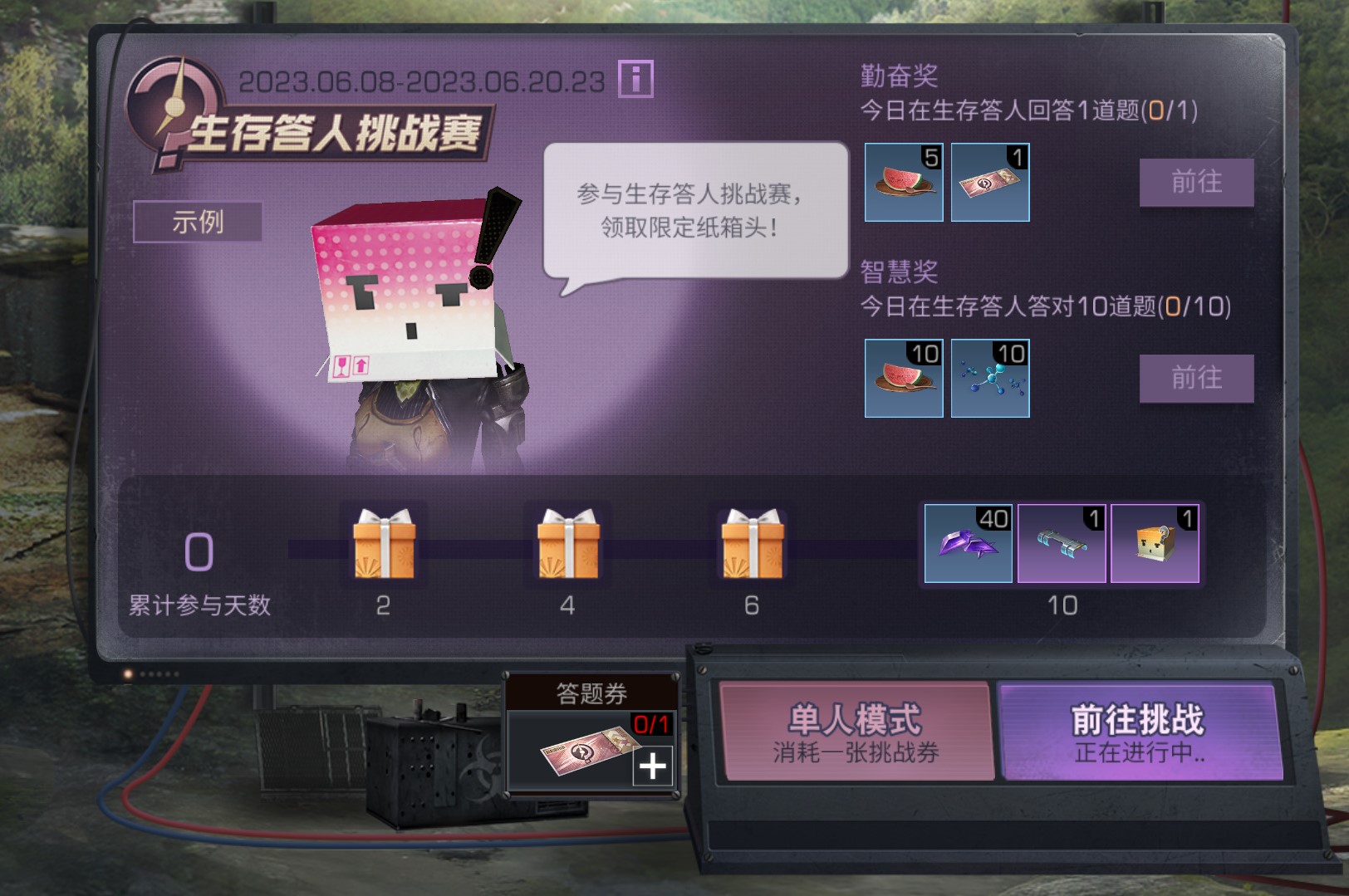Click 前往 beside the 智慧奖 reward
Screen dimensions: 1349x896
point(1196,378)
